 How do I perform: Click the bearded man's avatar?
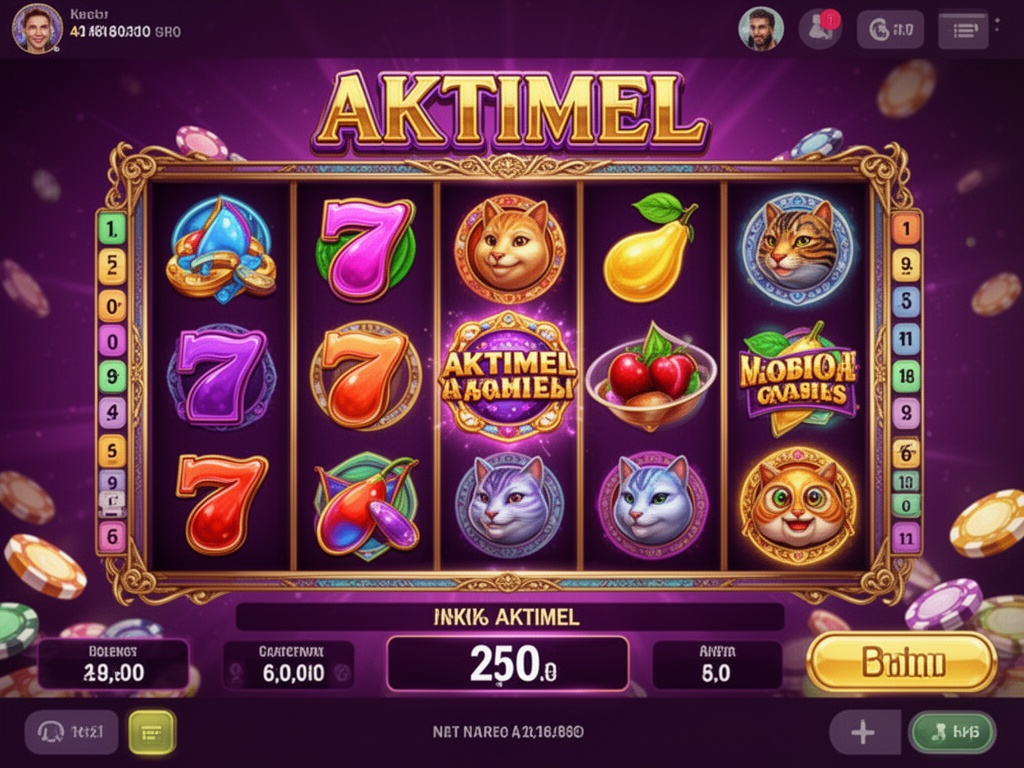pos(760,29)
